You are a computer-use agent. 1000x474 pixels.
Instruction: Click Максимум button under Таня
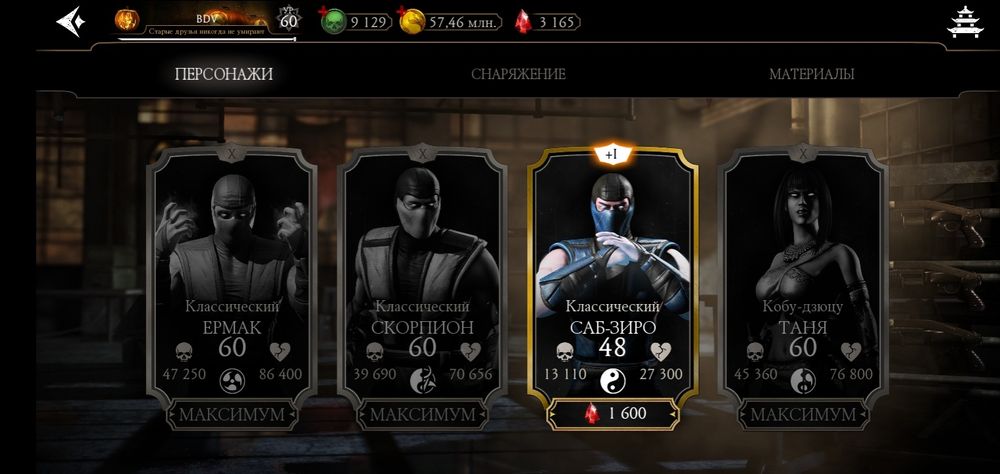coord(803,414)
